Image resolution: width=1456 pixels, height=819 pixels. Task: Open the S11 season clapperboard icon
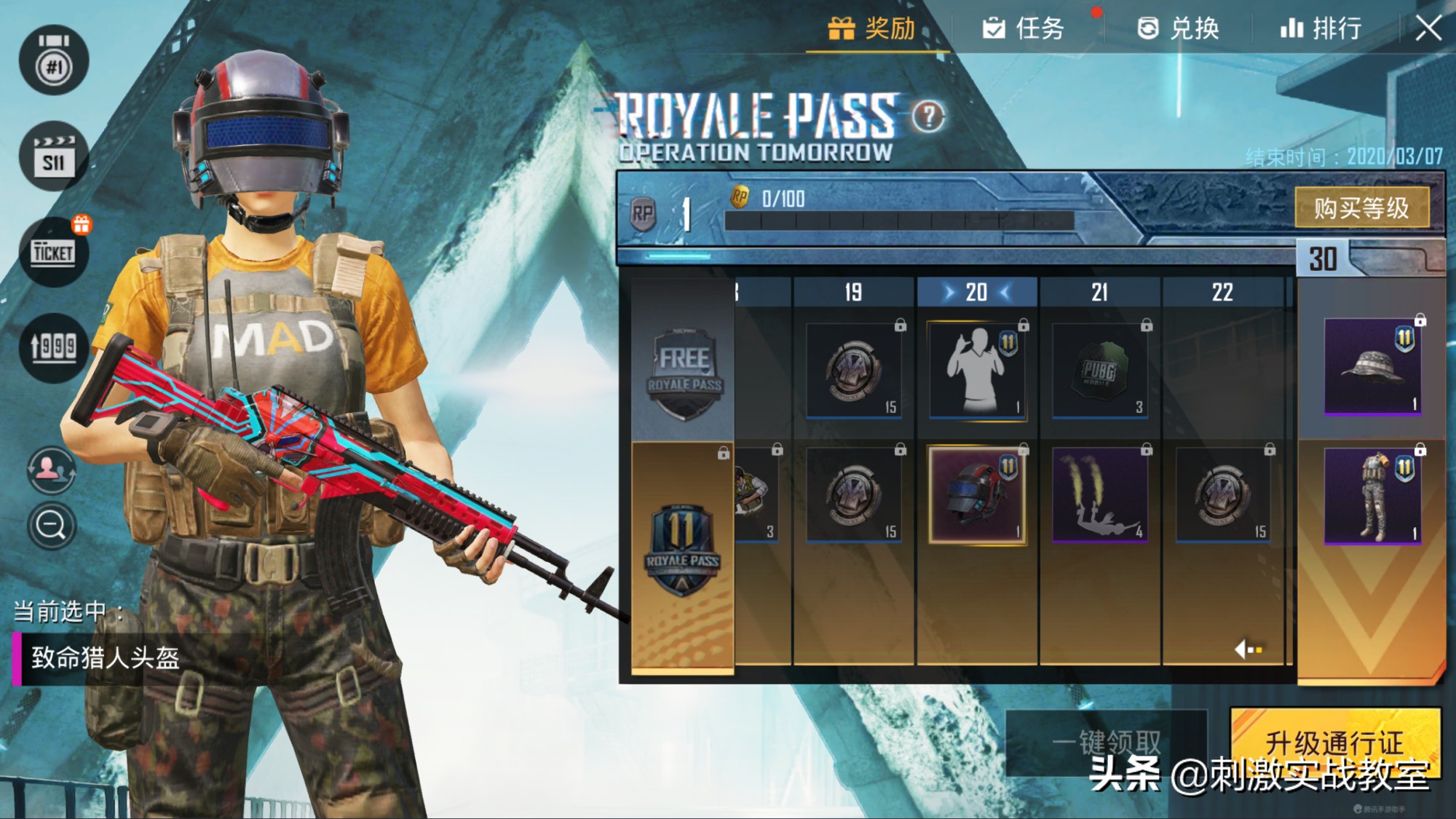(x=54, y=157)
